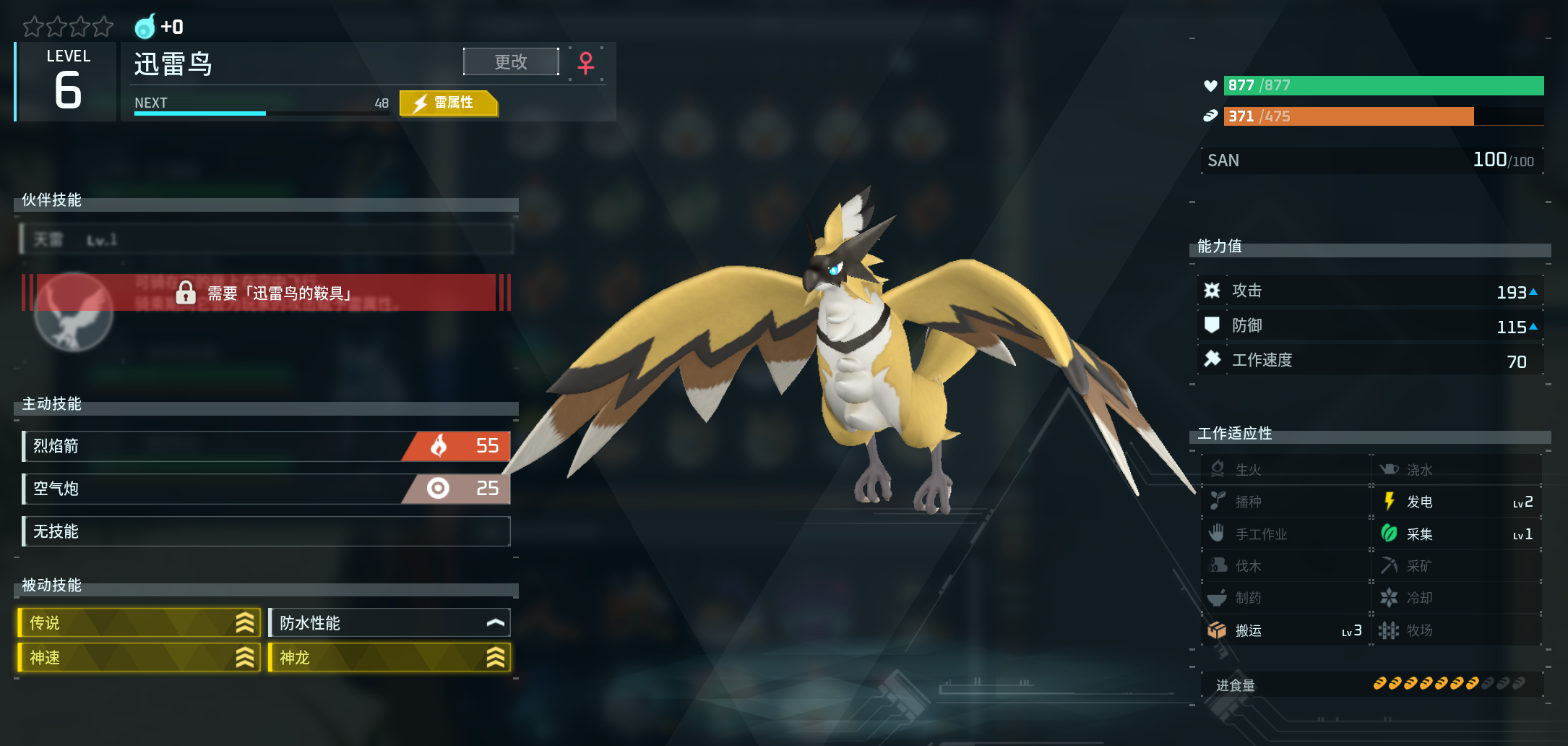Inspect the 神龙 passive skill
The height and width of the screenshot is (746, 1568).
(x=389, y=657)
